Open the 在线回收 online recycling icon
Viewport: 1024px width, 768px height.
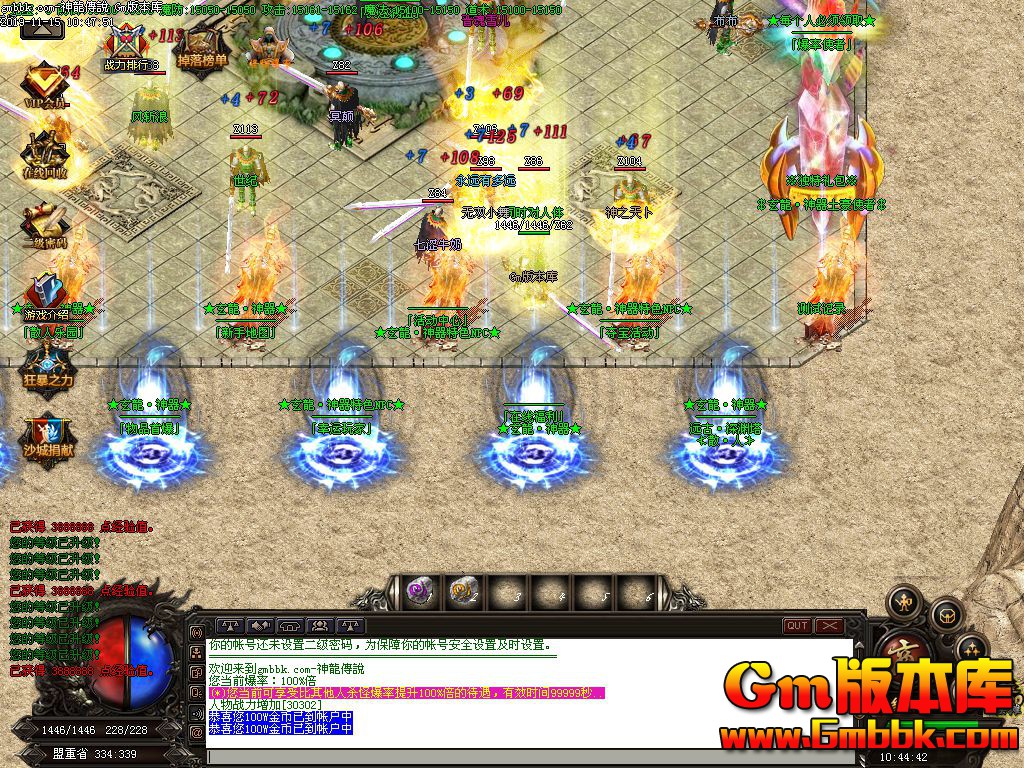[x=45, y=154]
